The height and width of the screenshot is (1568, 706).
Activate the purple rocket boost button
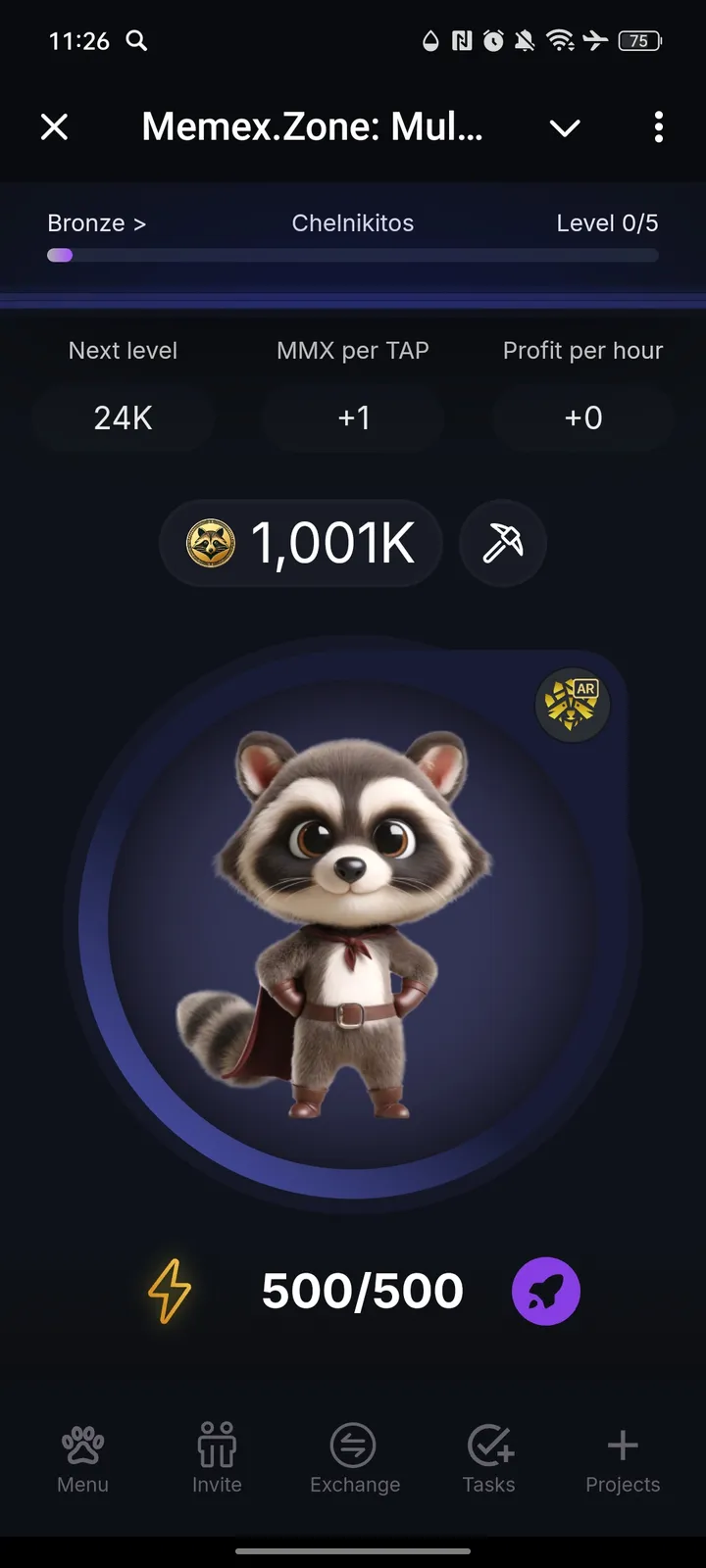pos(546,1292)
